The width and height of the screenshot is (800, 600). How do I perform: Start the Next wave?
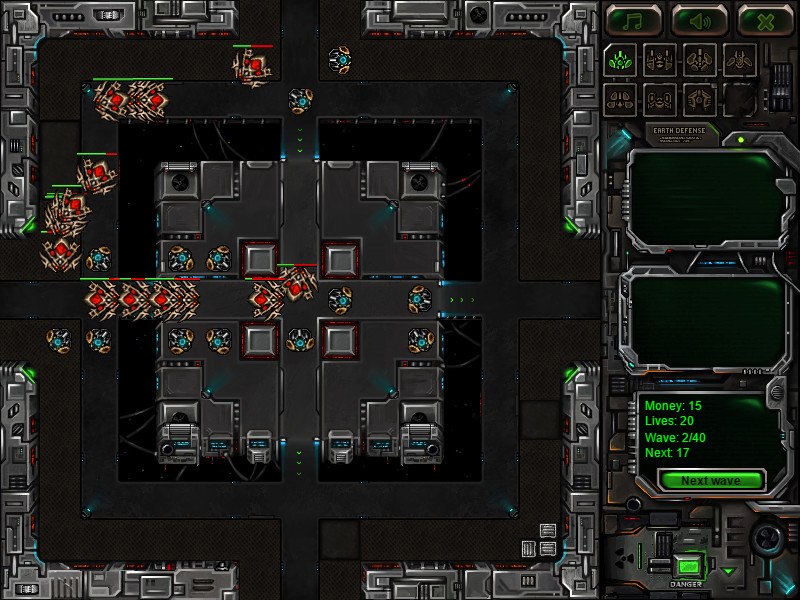[710, 481]
